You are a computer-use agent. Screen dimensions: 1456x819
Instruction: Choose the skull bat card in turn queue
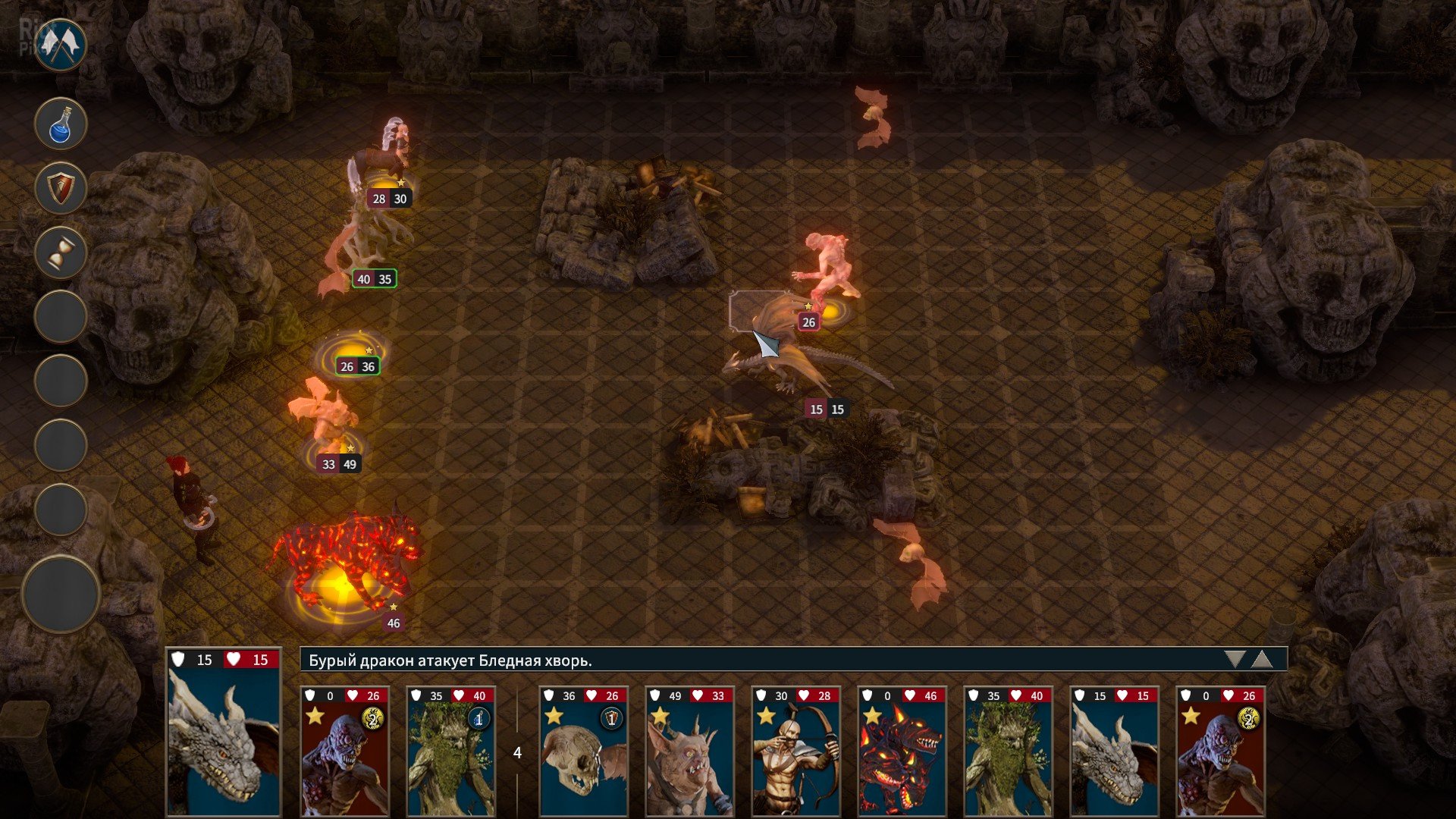point(583,751)
